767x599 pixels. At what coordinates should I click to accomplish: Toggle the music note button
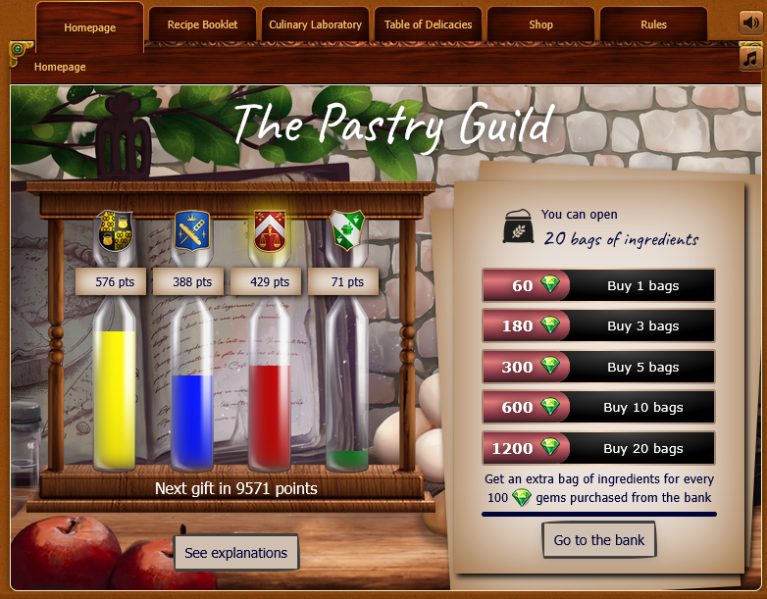coord(751,59)
